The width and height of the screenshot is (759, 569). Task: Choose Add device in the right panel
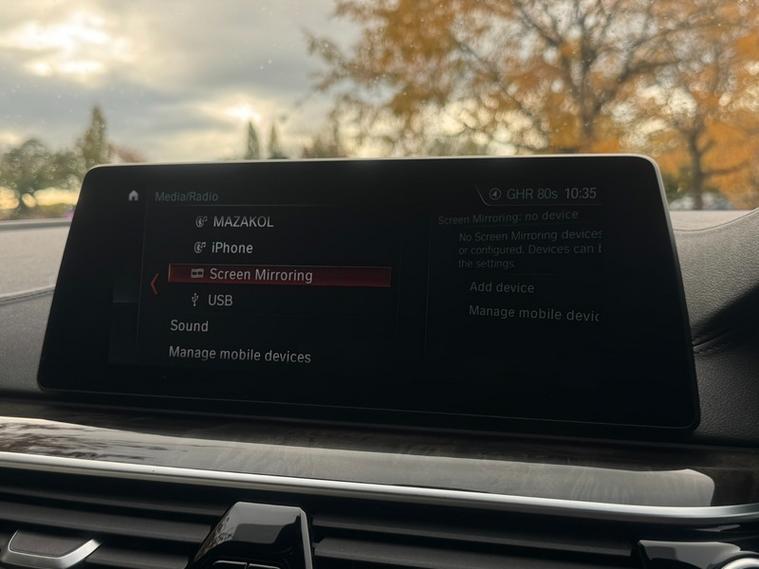point(501,288)
